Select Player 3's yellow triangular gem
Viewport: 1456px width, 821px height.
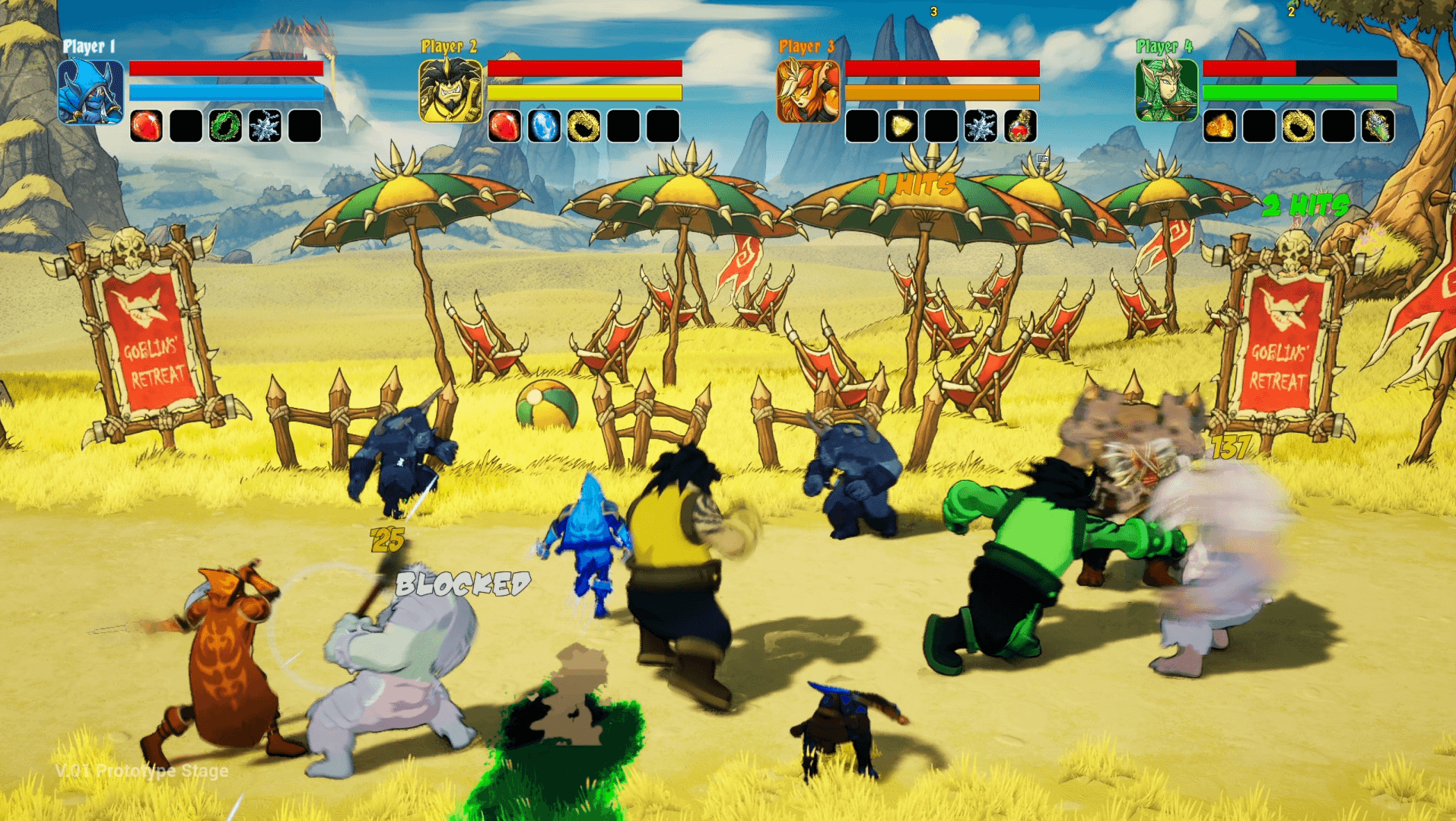tap(901, 126)
